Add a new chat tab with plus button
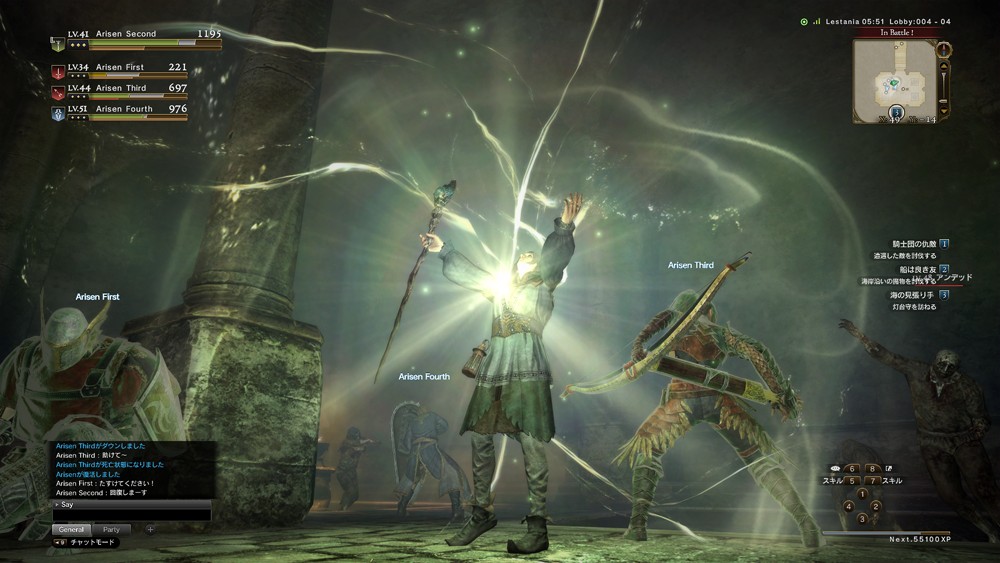The width and height of the screenshot is (1000, 563). click(x=150, y=529)
